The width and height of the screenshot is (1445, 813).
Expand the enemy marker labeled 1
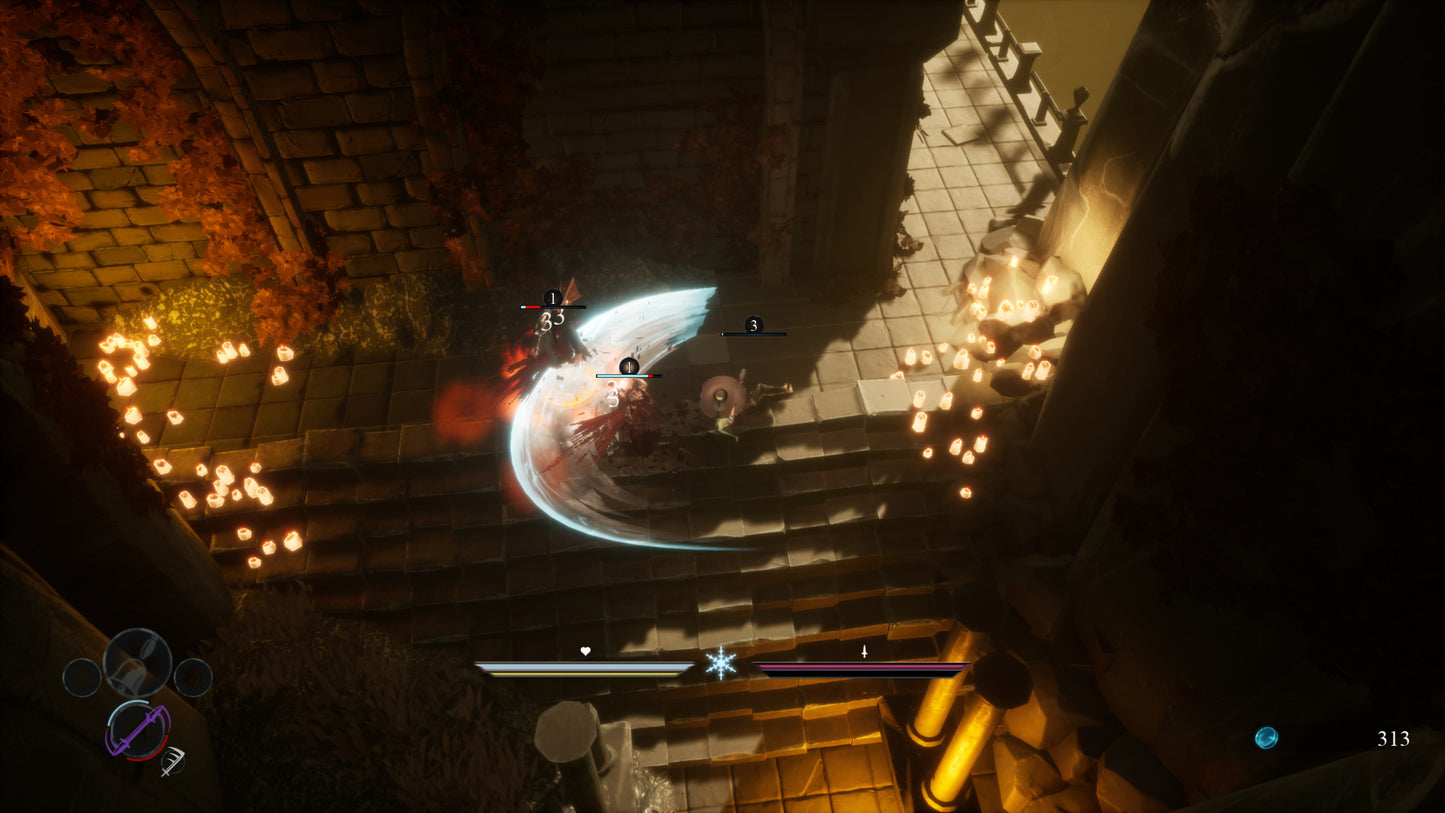point(551,297)
